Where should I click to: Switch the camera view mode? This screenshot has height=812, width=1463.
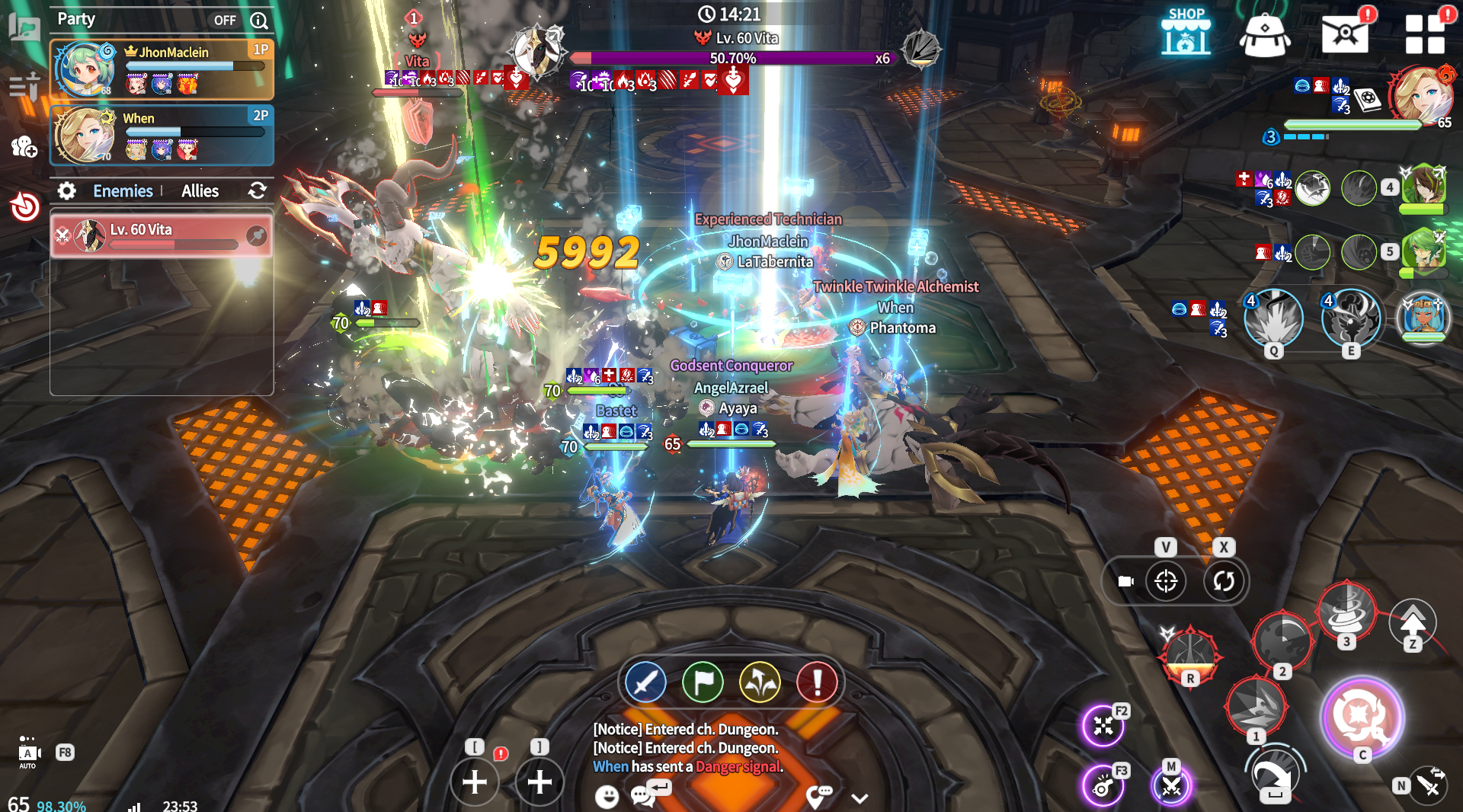(1125, 581)
